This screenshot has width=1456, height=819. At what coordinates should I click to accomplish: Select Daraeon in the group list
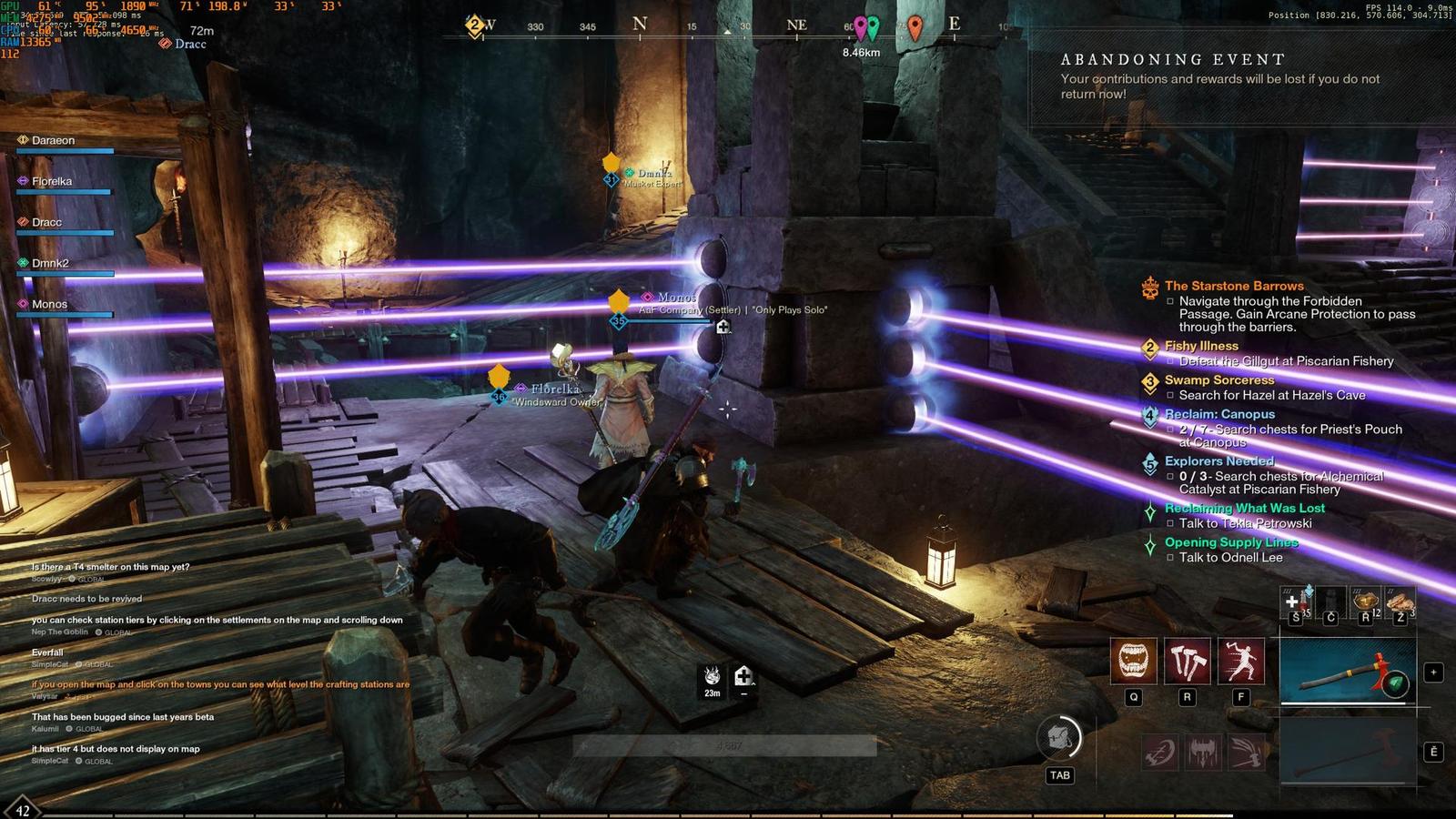54,140
